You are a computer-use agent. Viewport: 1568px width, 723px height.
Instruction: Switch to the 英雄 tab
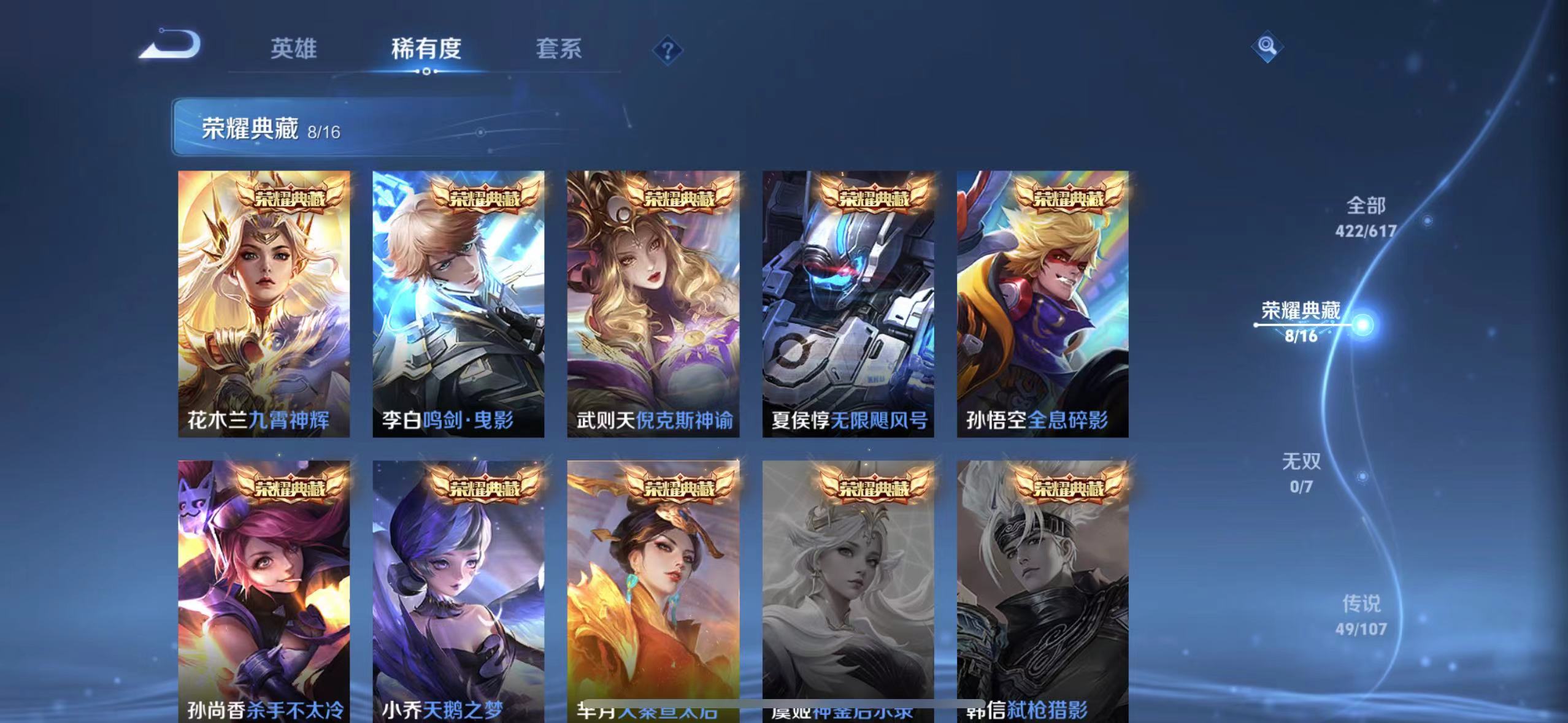[293, 49]
